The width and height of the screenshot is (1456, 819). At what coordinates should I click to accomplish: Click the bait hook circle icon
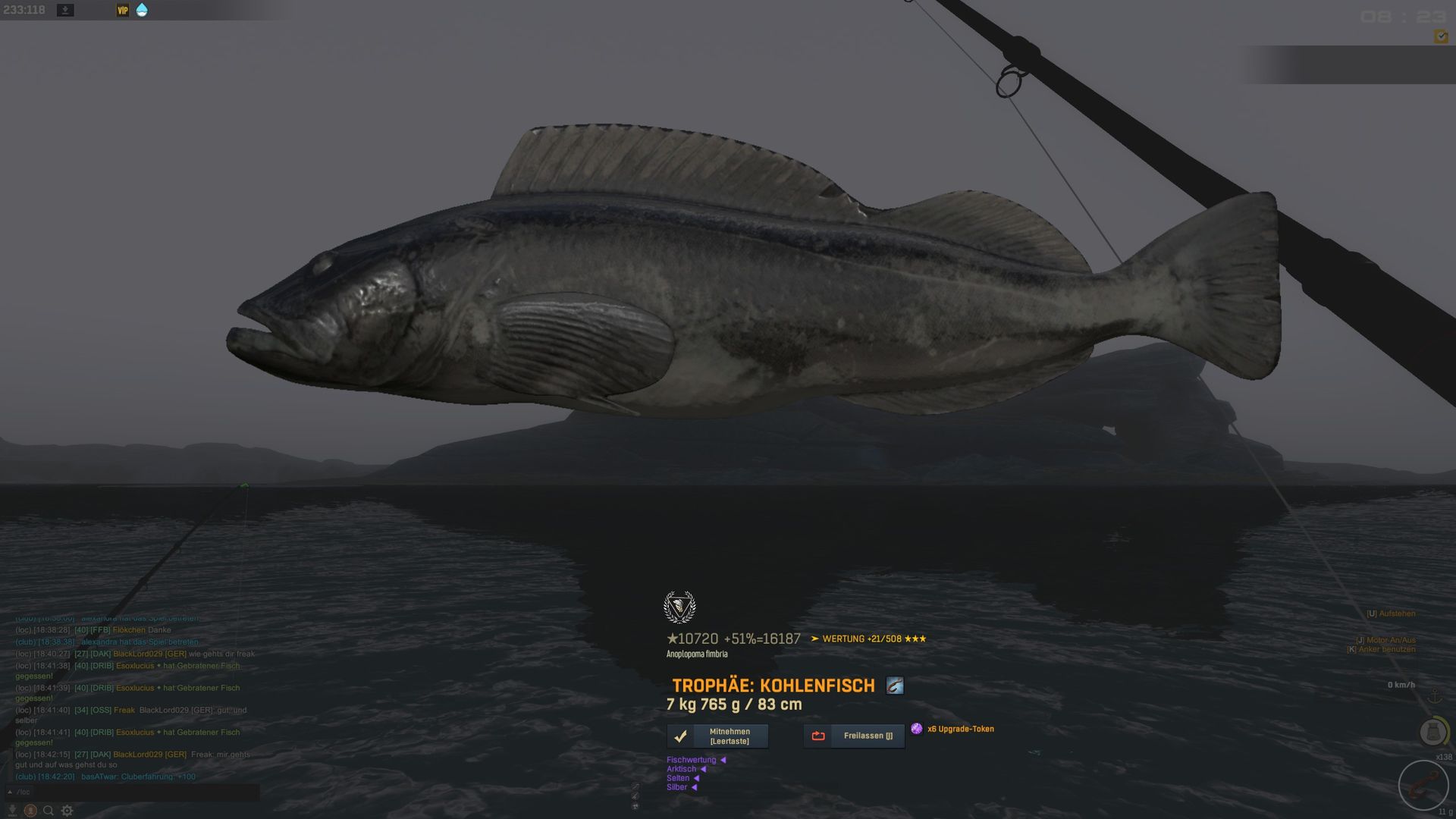click(1423, 786)
